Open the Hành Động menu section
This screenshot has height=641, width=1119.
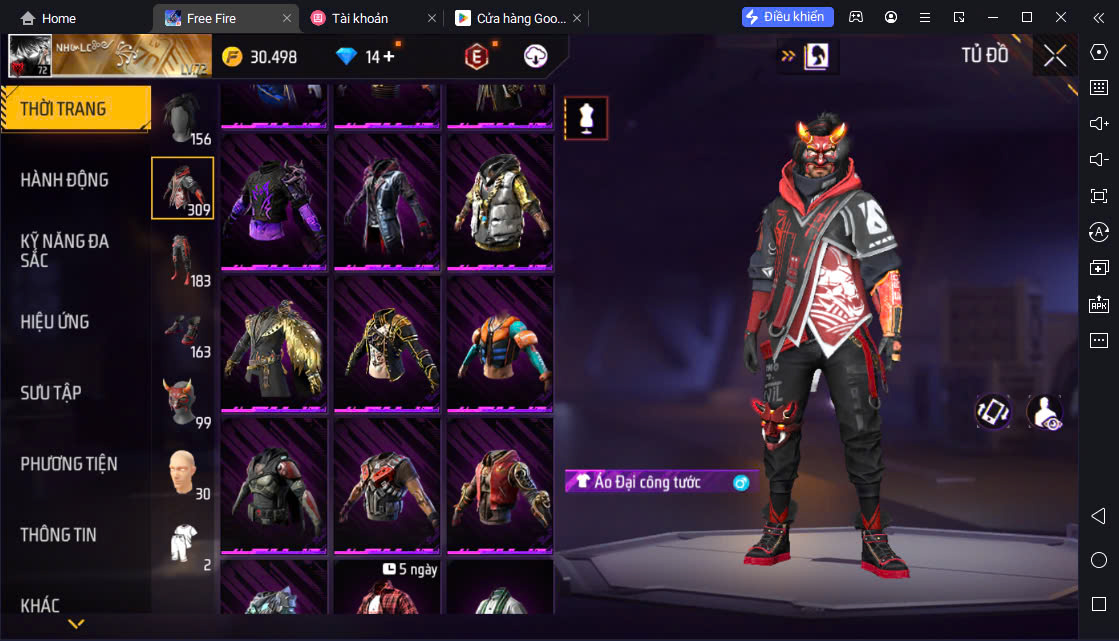point(65,180)
